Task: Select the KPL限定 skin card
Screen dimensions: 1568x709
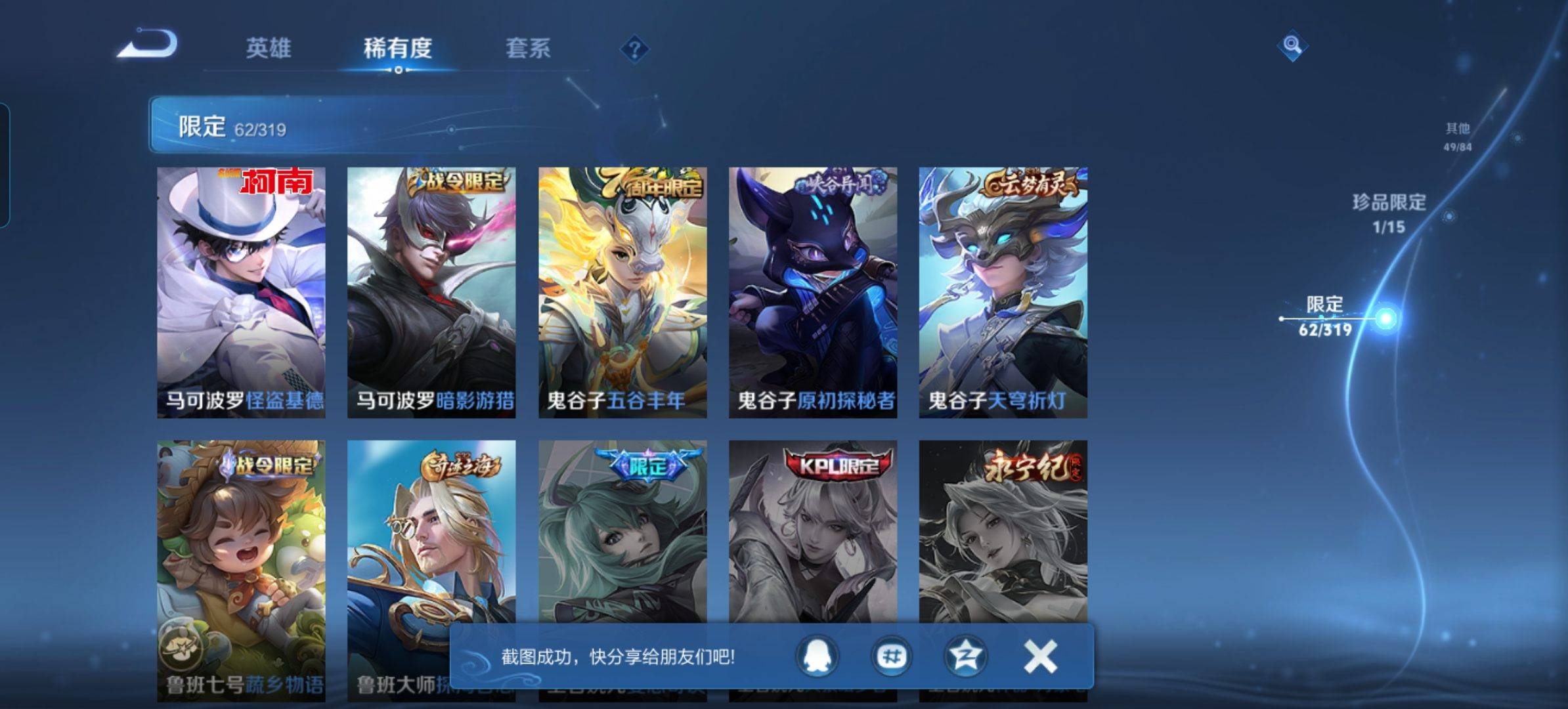Action: point(813,532)
